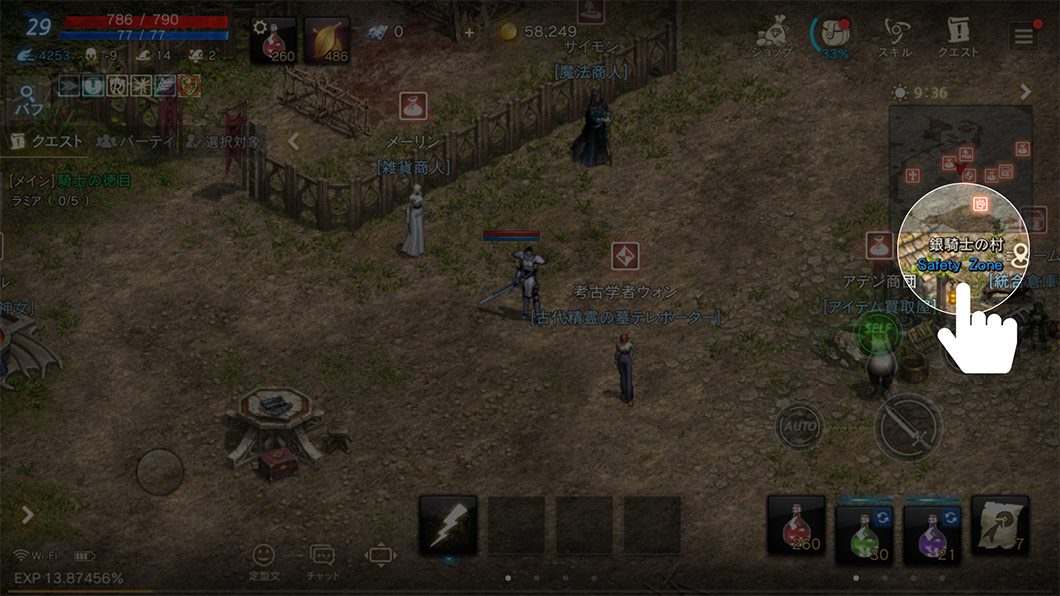Open the hamburger main menu
The height and width of the screenshot is (596, 1060).
point(1023,37)
